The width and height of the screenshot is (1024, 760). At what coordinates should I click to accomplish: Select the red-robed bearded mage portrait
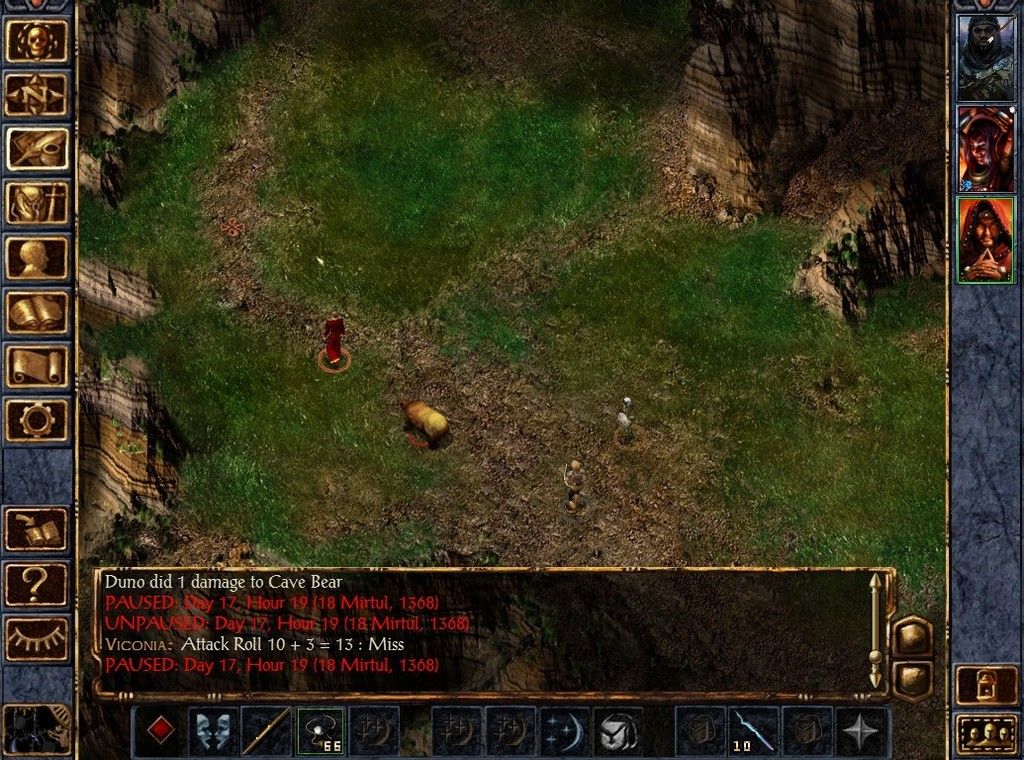pyautogui.click(x=986, y=240)
